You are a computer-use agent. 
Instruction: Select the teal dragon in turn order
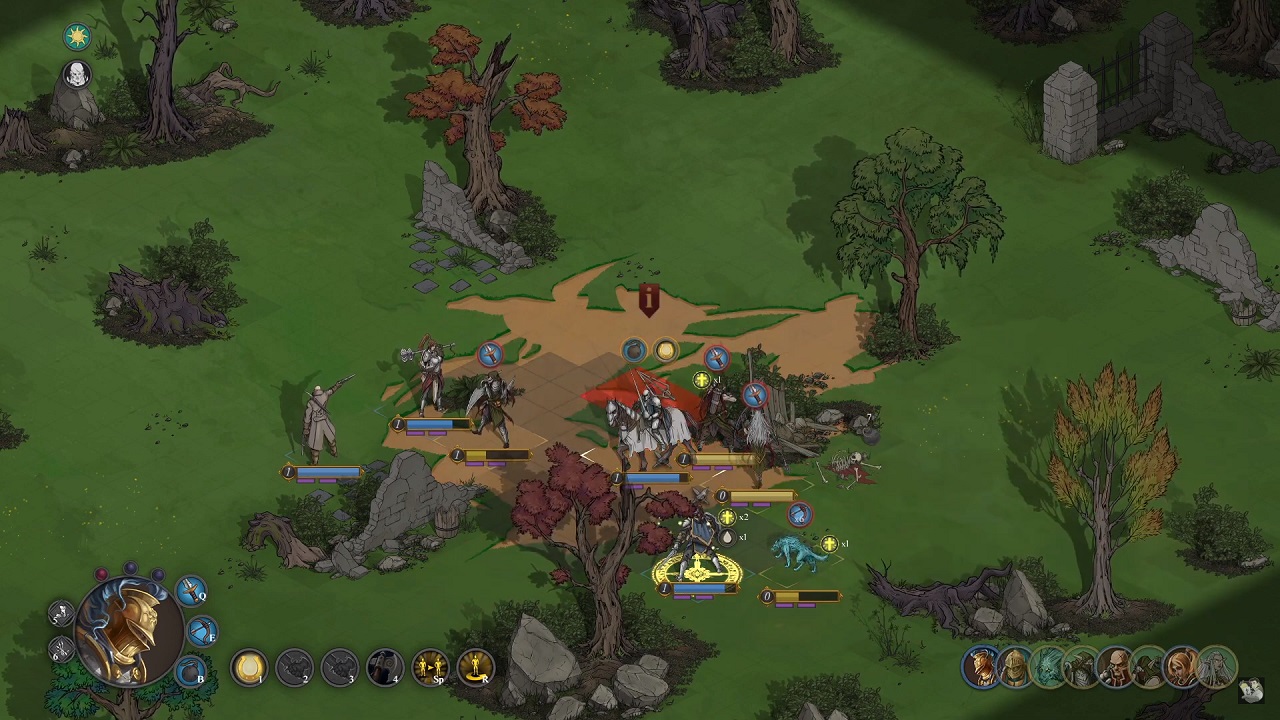coord(1047,667)
